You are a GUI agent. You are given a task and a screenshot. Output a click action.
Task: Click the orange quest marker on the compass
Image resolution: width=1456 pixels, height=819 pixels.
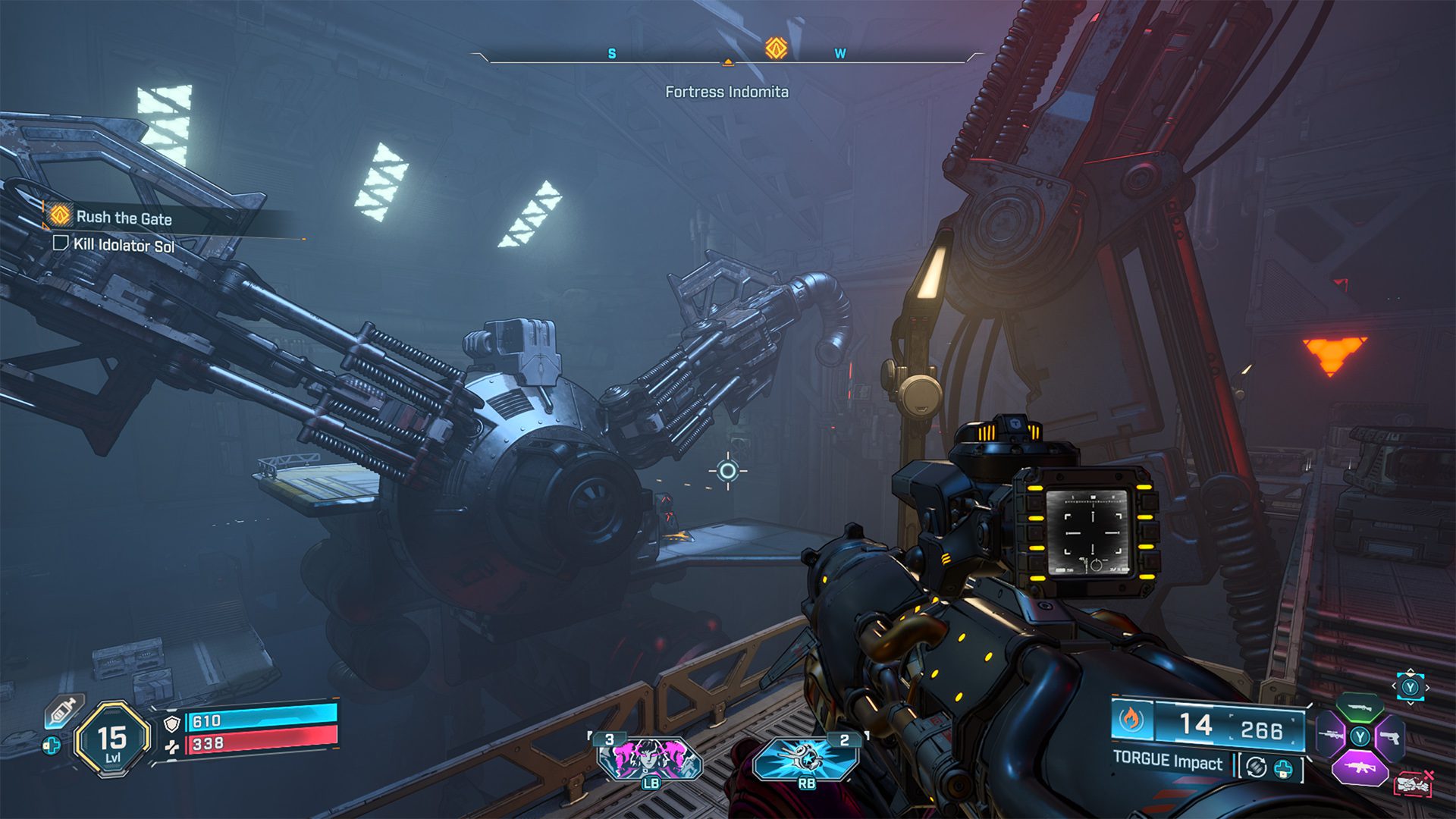(x=775, y=49)
